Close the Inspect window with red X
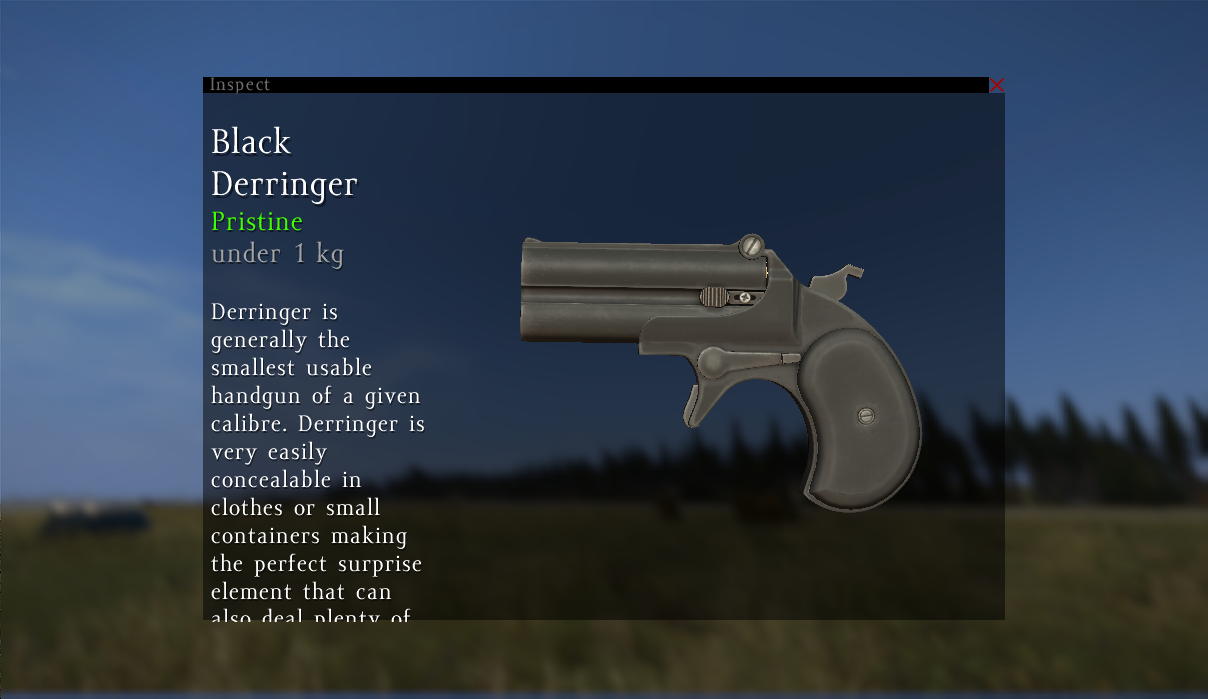Viewport: 1208px width, 699px height. tap(996, 85)
